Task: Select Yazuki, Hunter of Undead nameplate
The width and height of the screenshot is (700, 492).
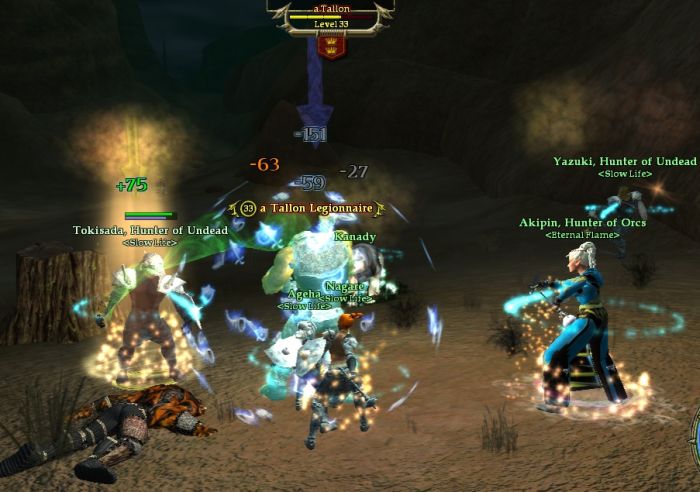Action: point(624,161)
